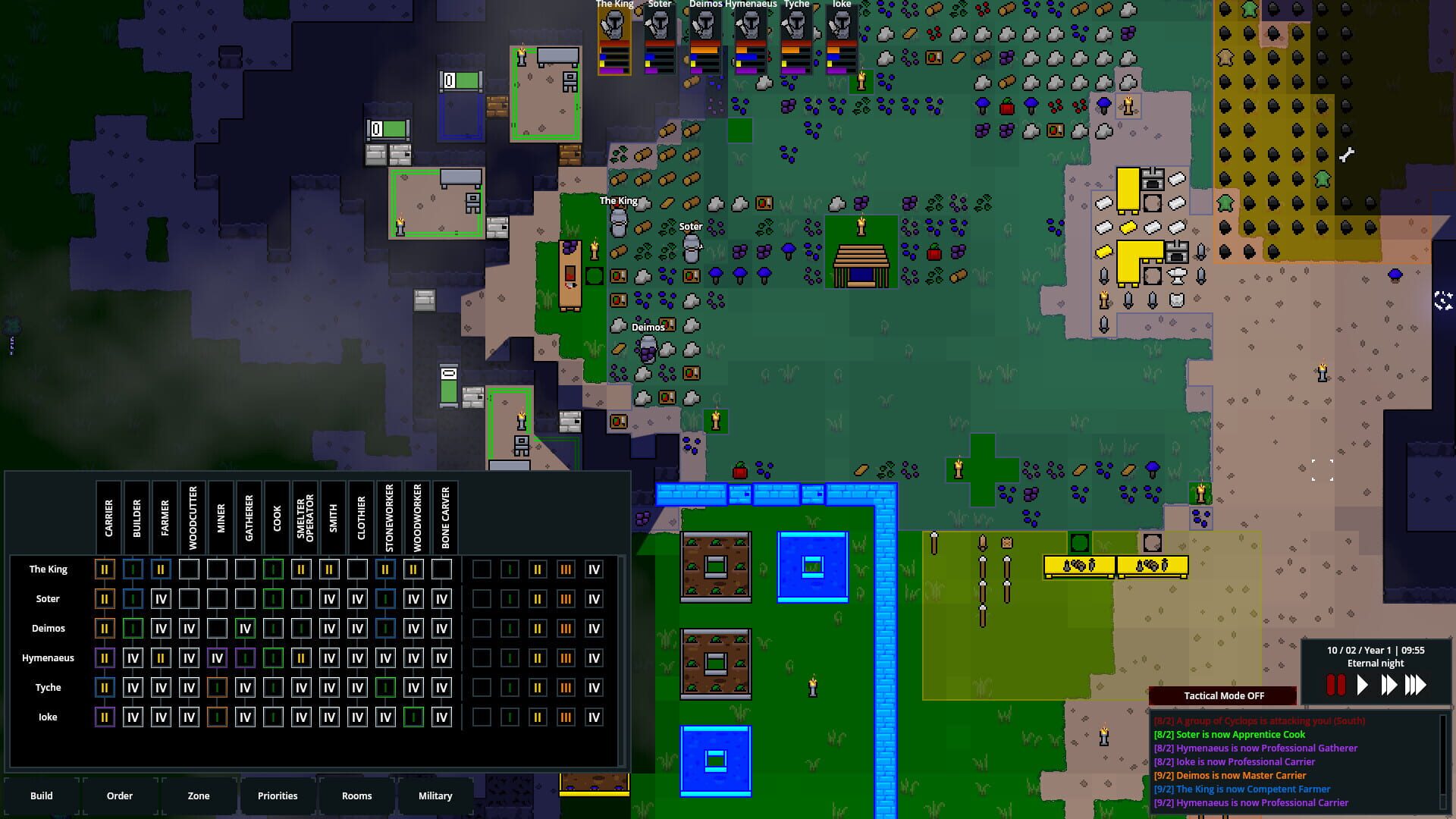
Task: Select Ioke's portrait in the top bar
Action: (840, 34)
